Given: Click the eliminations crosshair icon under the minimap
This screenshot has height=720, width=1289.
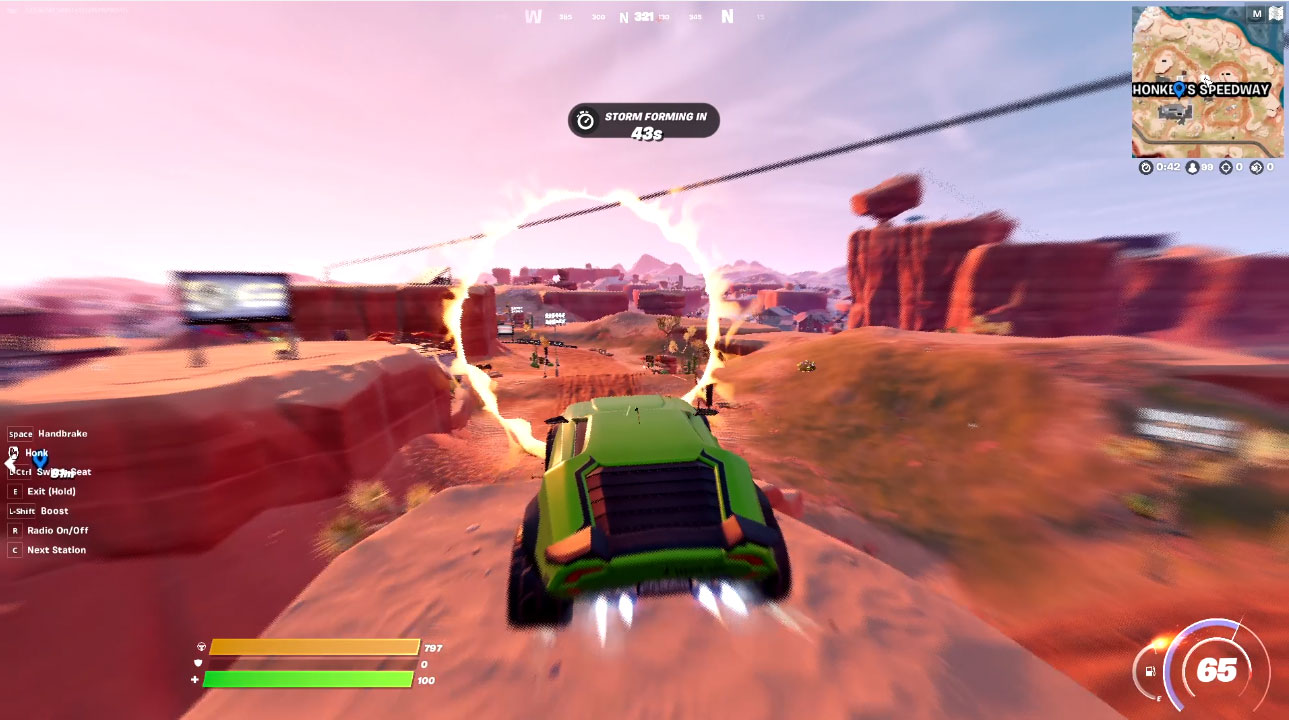Looking at the screenshot, I should point(1227,167).
